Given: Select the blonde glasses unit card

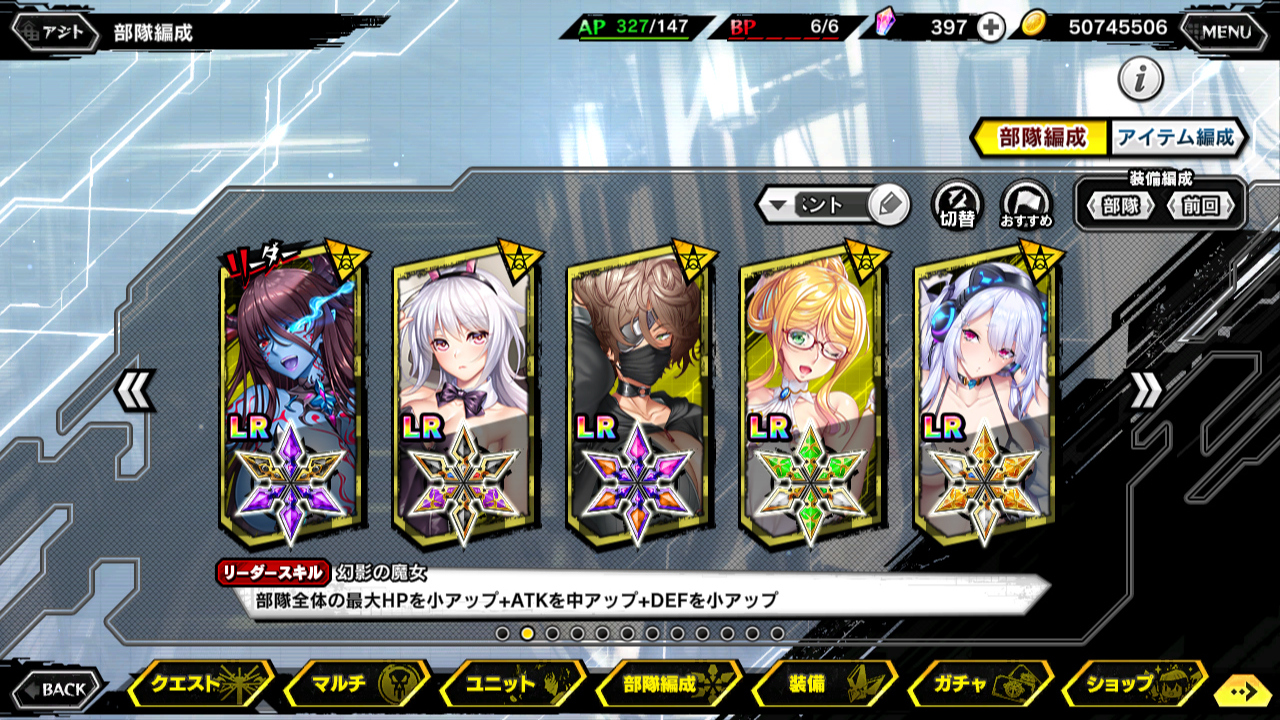Looking at the screenshot, I should pyautogui.click(x=812, y=395).
